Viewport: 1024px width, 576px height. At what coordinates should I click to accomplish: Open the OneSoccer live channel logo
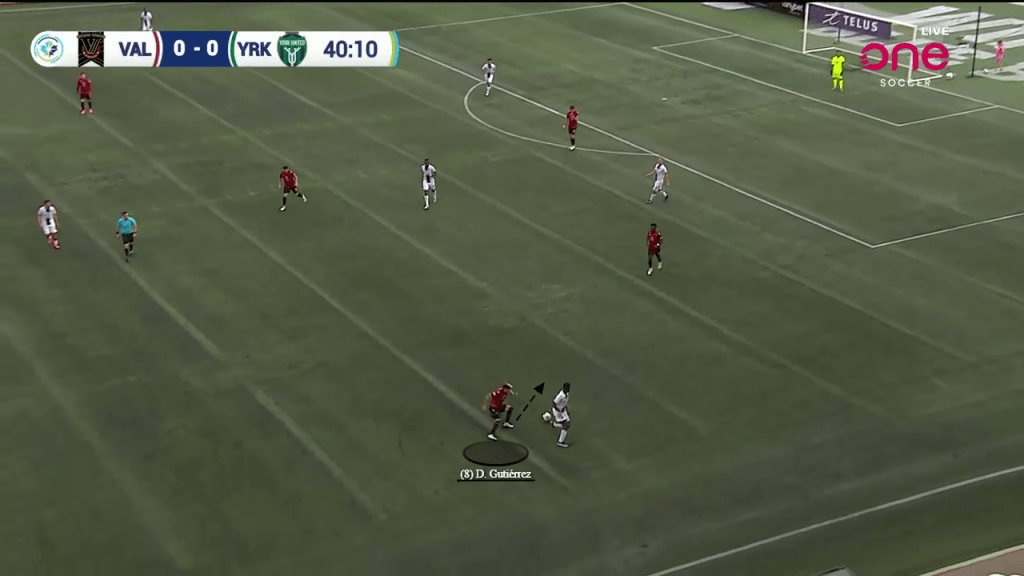pos(905,58)
